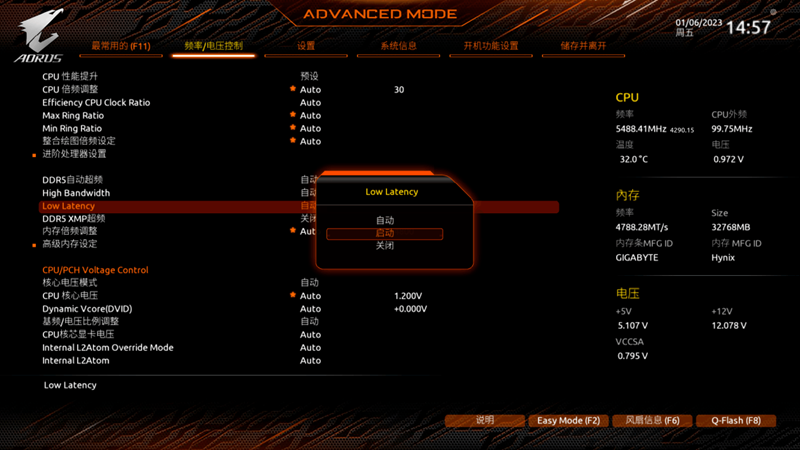Open the 高级内存设定 submenu
This screenshot has width=800, height=450.
[70, 244]
